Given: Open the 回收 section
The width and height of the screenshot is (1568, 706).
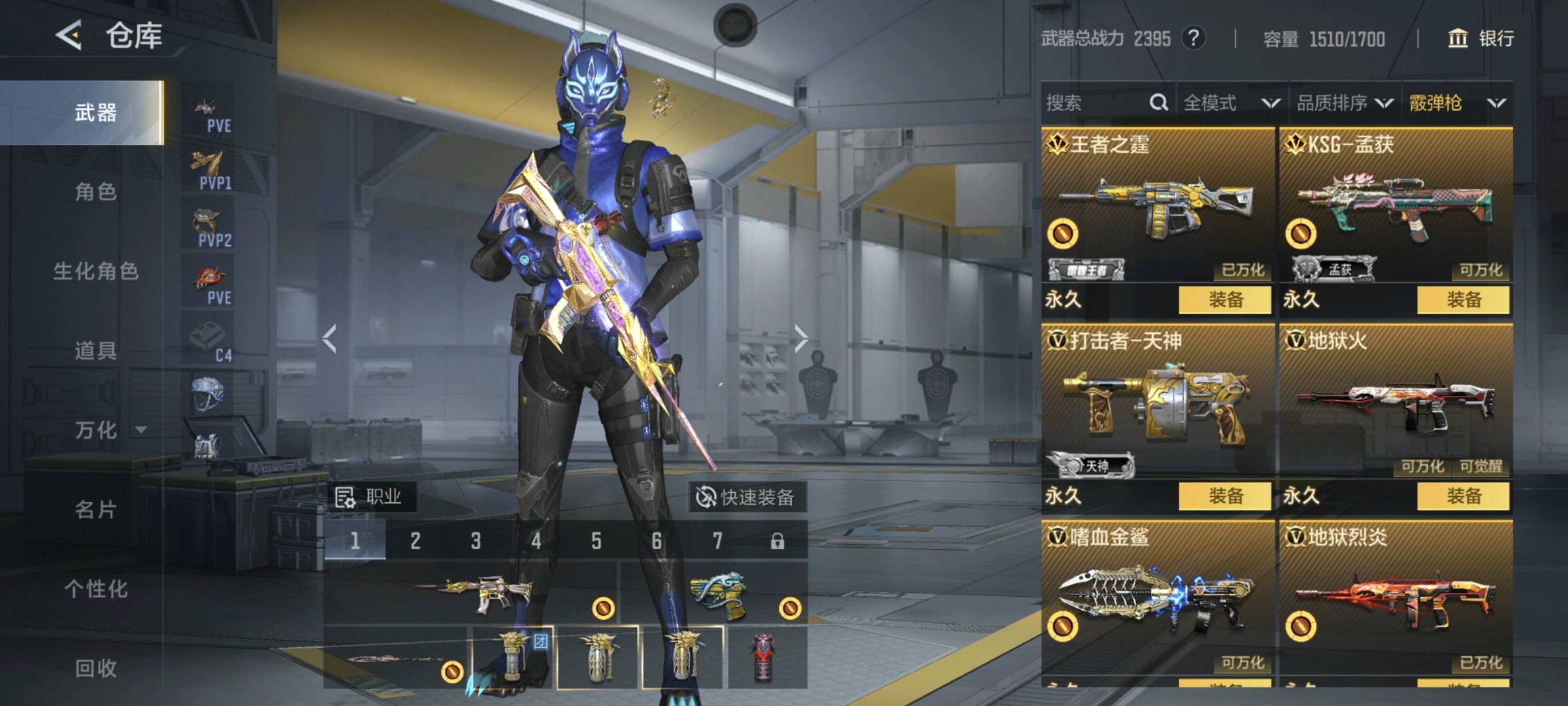Looking at the screenshot, I should pyautogui.click(x=95, y=667).
